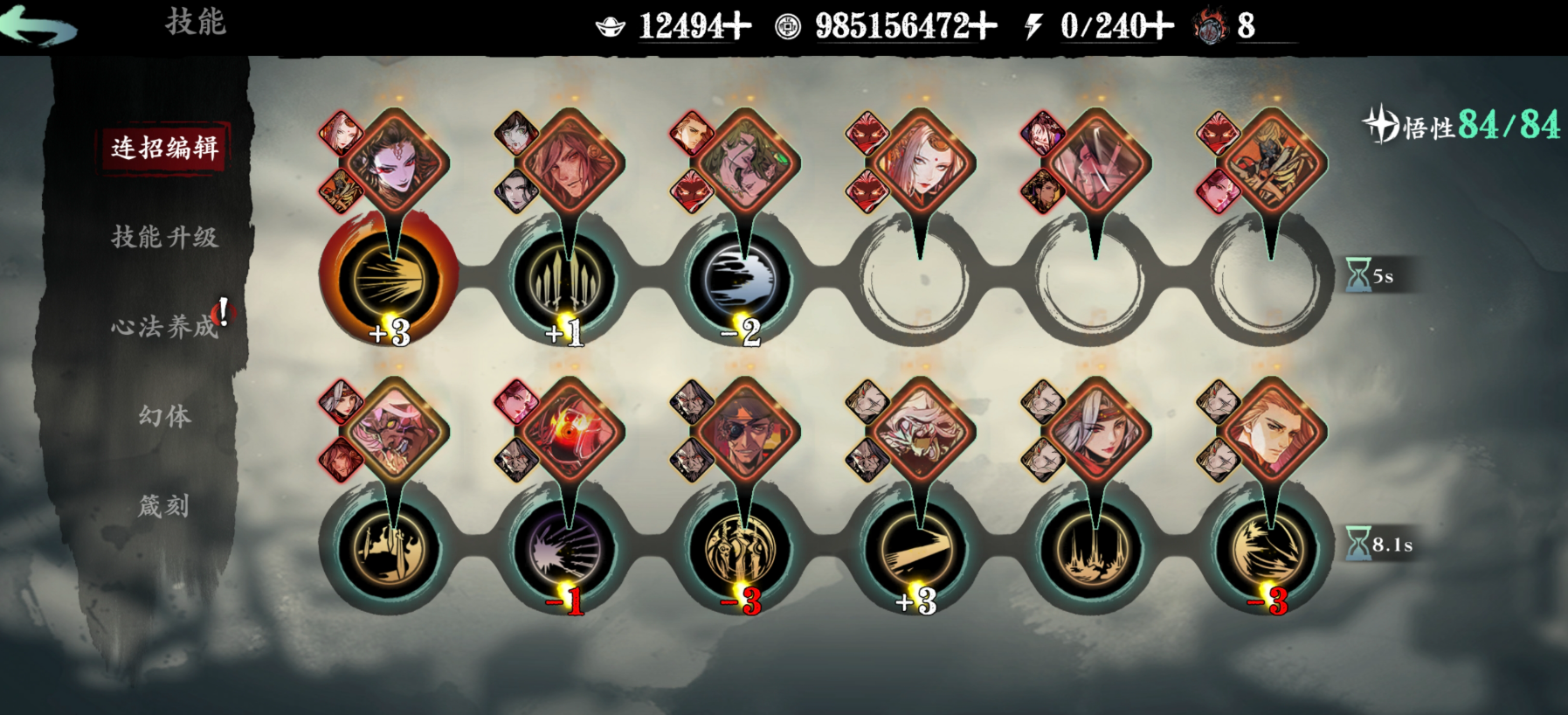This screenshot has height=715, width=1568.
Task: Select the highlighted orange skill with +3
Action: [x=390, y=280]
